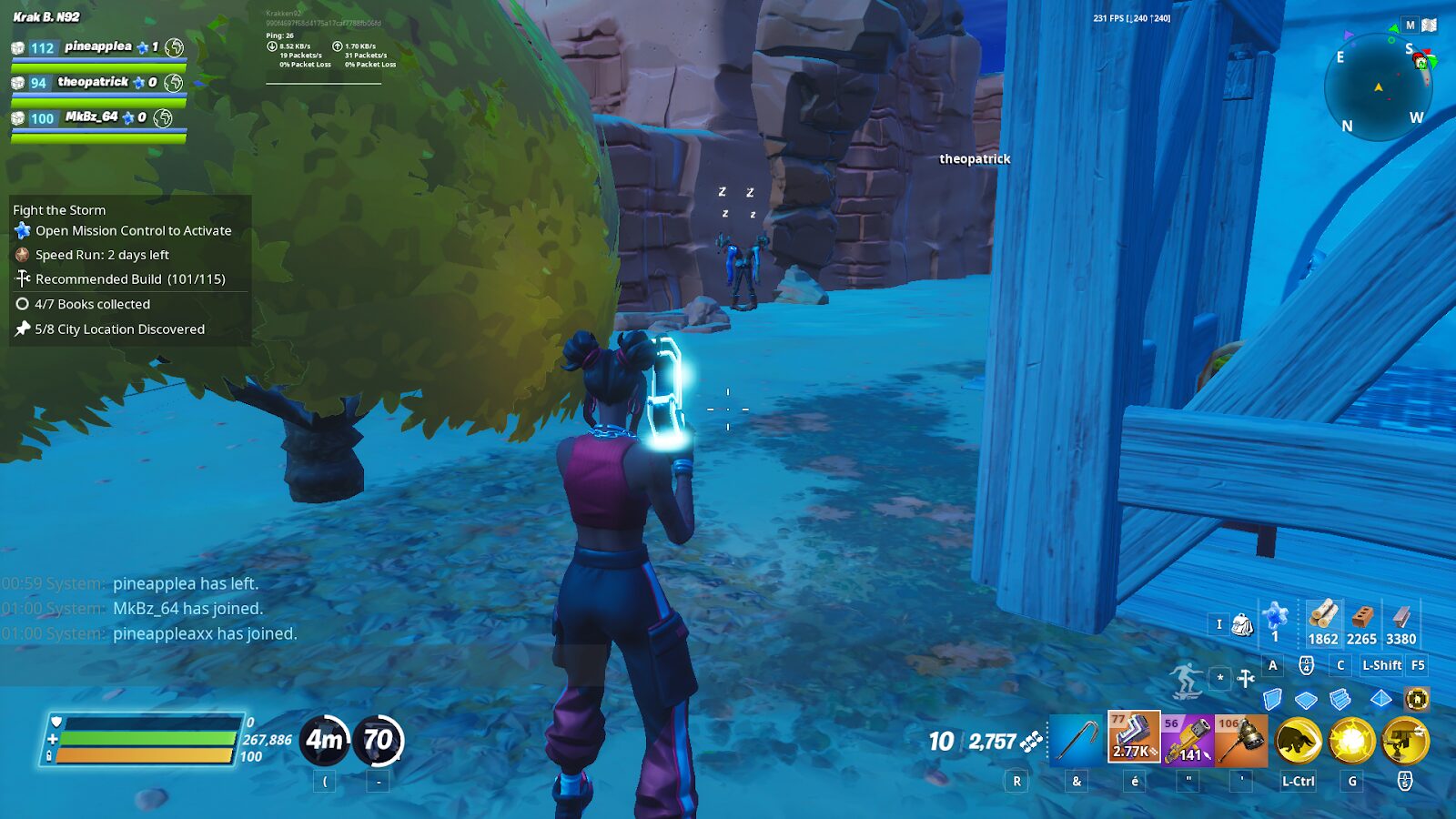Screen dimensions: 1456x819
Task: Select teammate MkBz_64 in squad list
Action: [92, 118]
